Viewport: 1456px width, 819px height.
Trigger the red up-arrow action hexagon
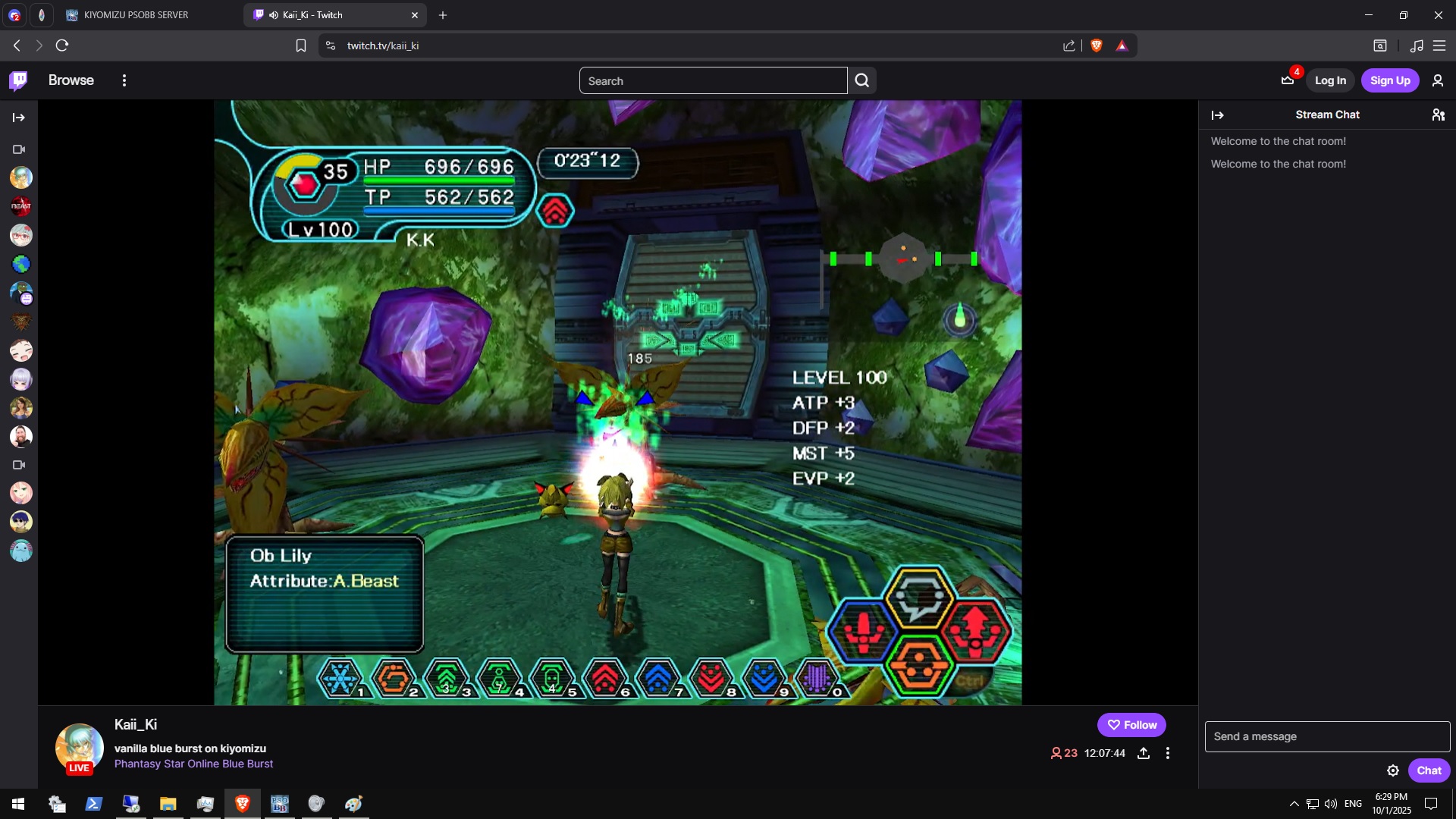[x=976, y=631]
